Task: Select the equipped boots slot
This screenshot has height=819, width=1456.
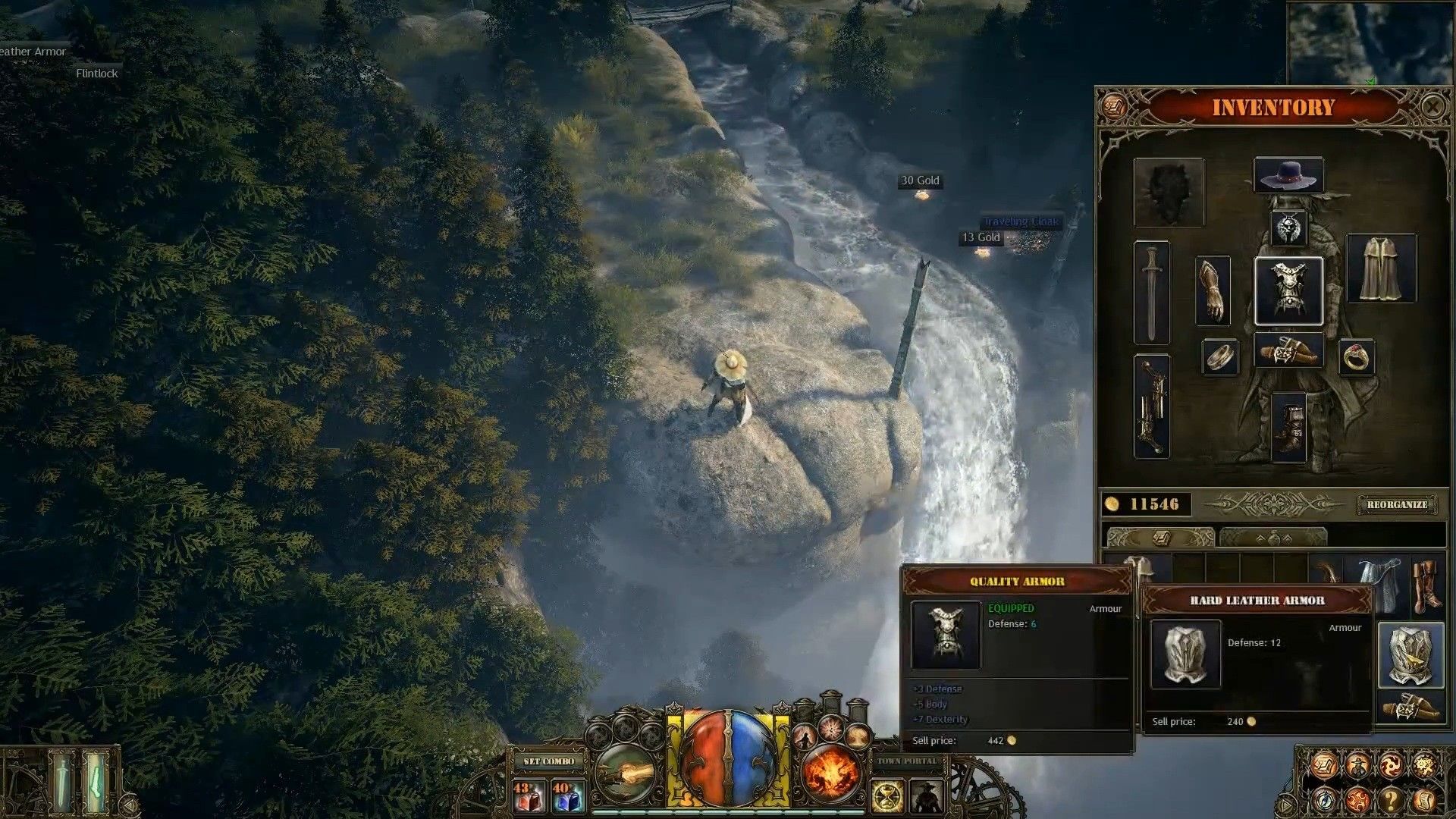Action: pos(1288,427)
